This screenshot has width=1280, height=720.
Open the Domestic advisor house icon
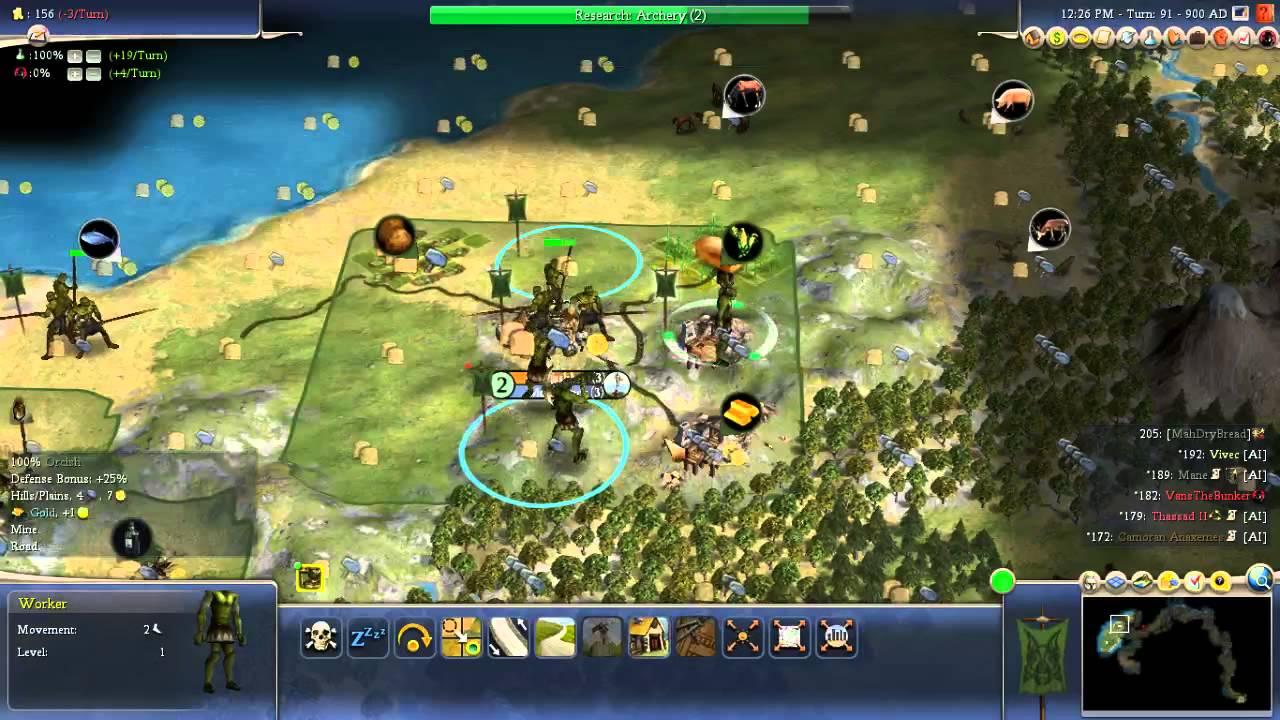click(1034, 38)
